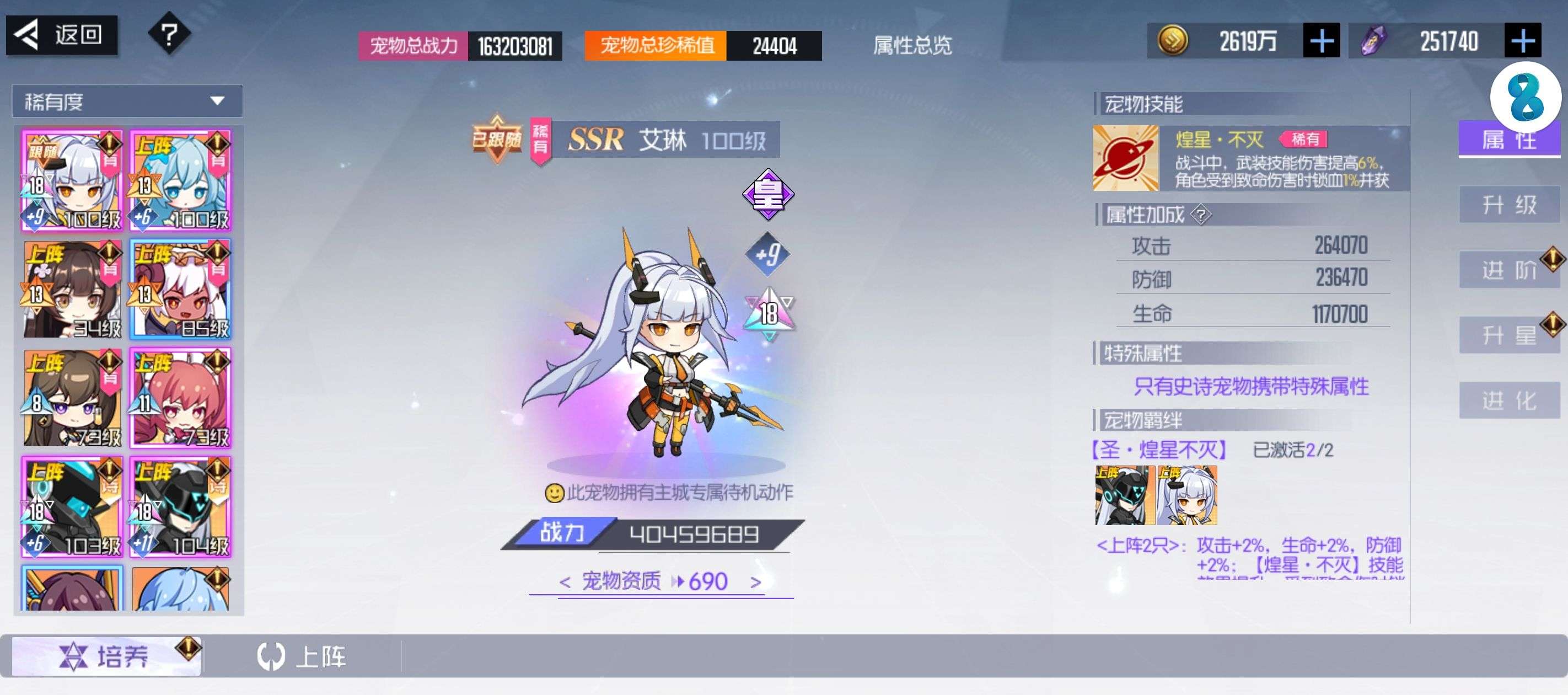Select the level 34 brown-haired pet

72,288
